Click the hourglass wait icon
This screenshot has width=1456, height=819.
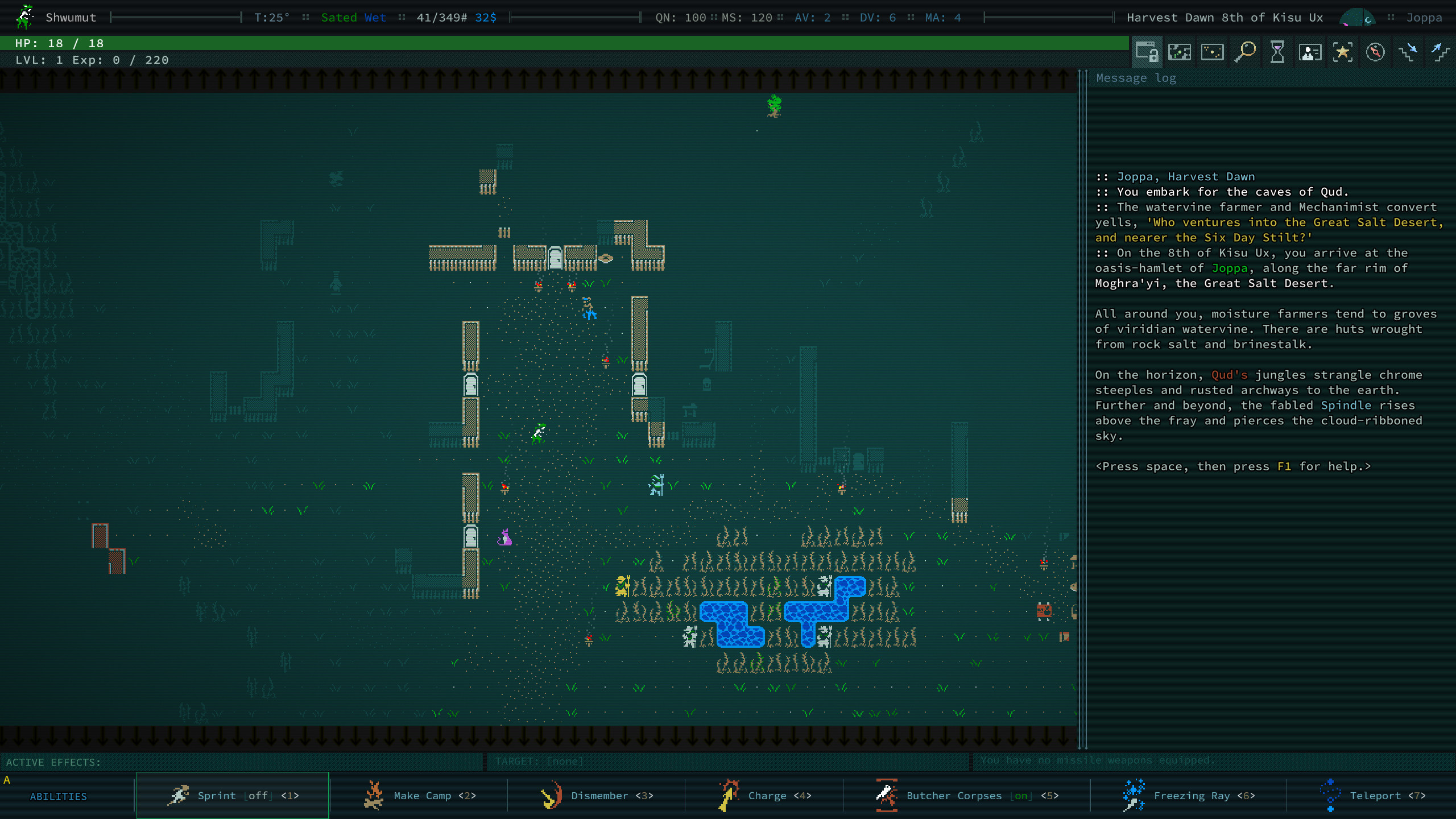[1277, 52]
